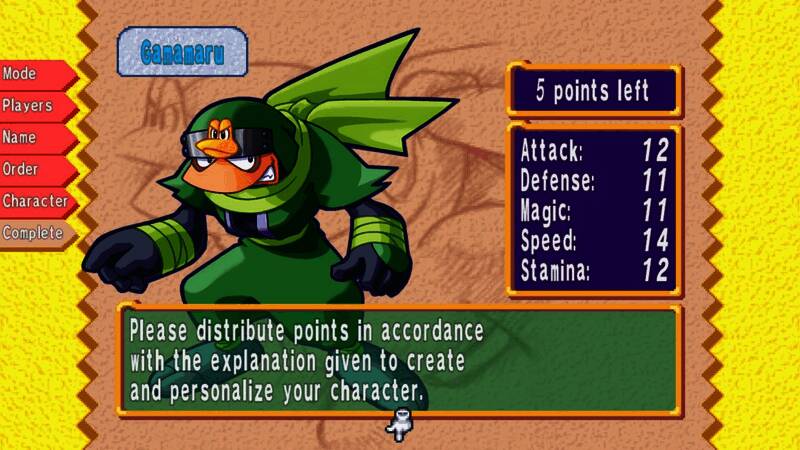Choose the Defense stat row
This screenshot has width=800, height=450.
[x=594, y=183]
